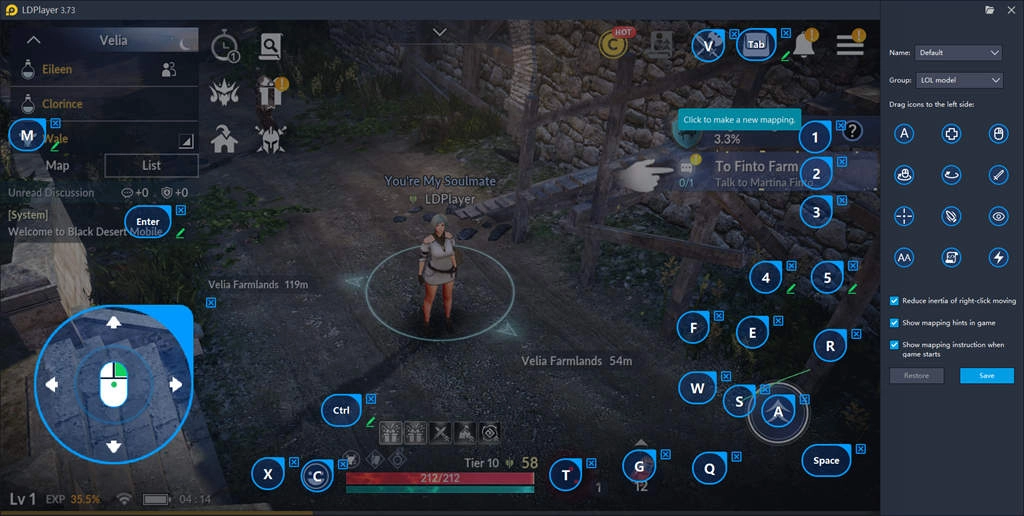Open the hamburger main menu
Image resolution: width=1024 pixels, height=516 pixels.
tap(850, 44)
